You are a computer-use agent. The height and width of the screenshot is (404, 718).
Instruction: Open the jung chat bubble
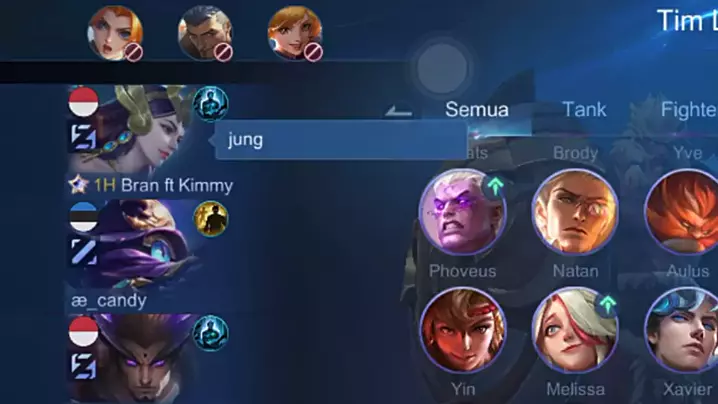point(325,140)
